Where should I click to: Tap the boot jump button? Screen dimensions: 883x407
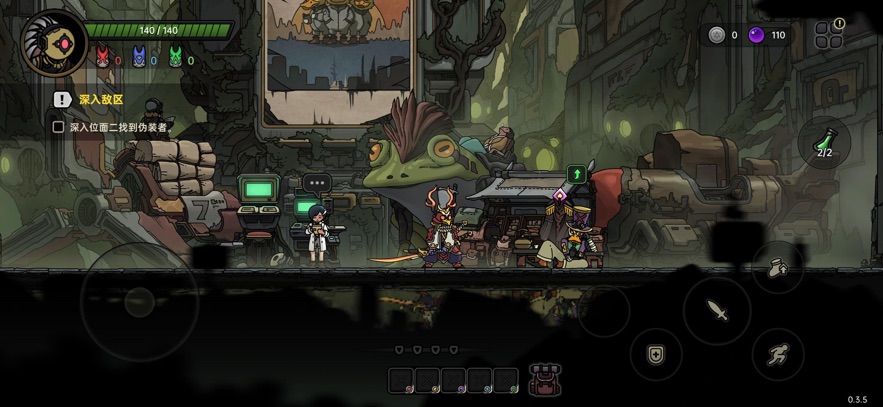tap(778, 267)
